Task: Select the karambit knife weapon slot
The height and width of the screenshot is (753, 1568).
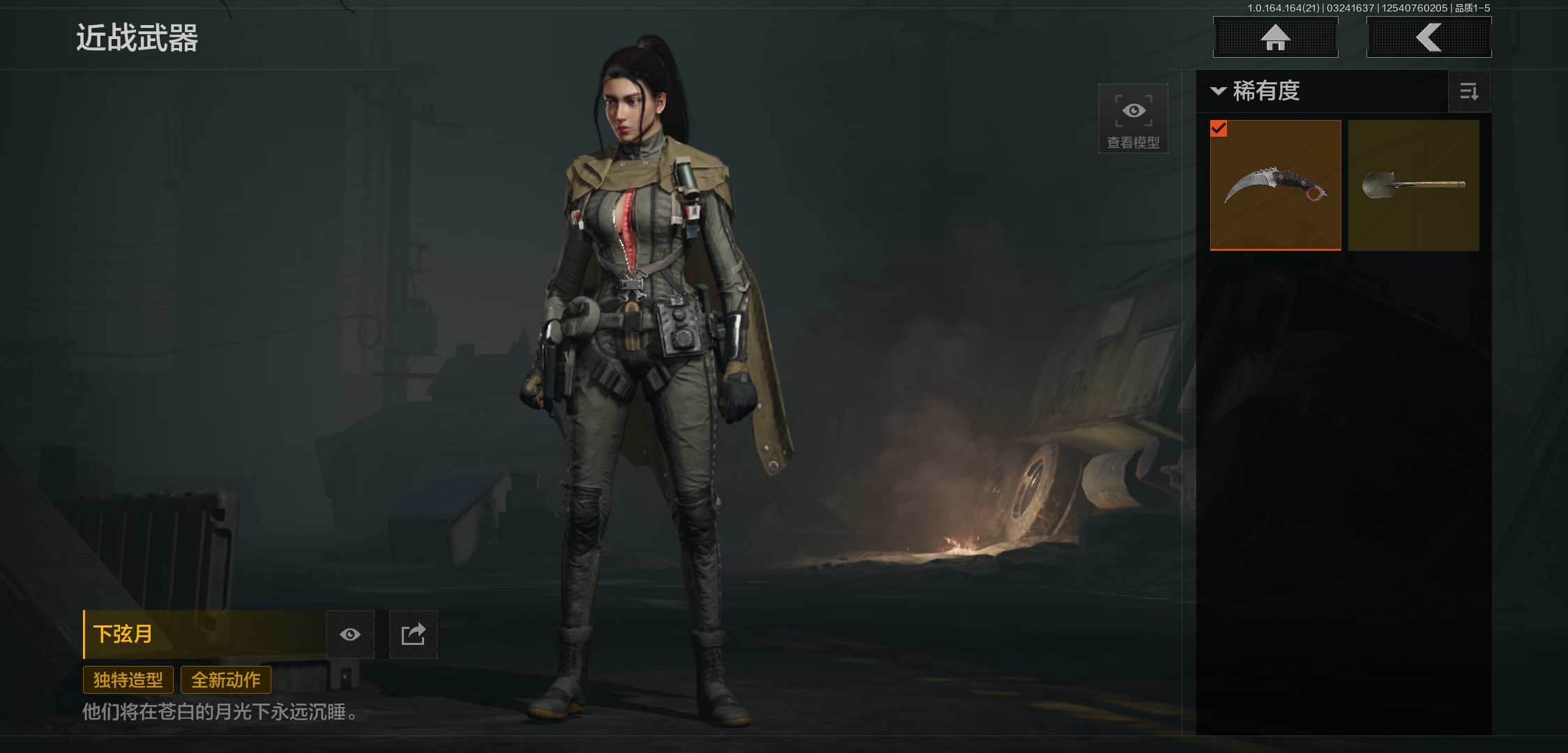Action: [1275, 185]
